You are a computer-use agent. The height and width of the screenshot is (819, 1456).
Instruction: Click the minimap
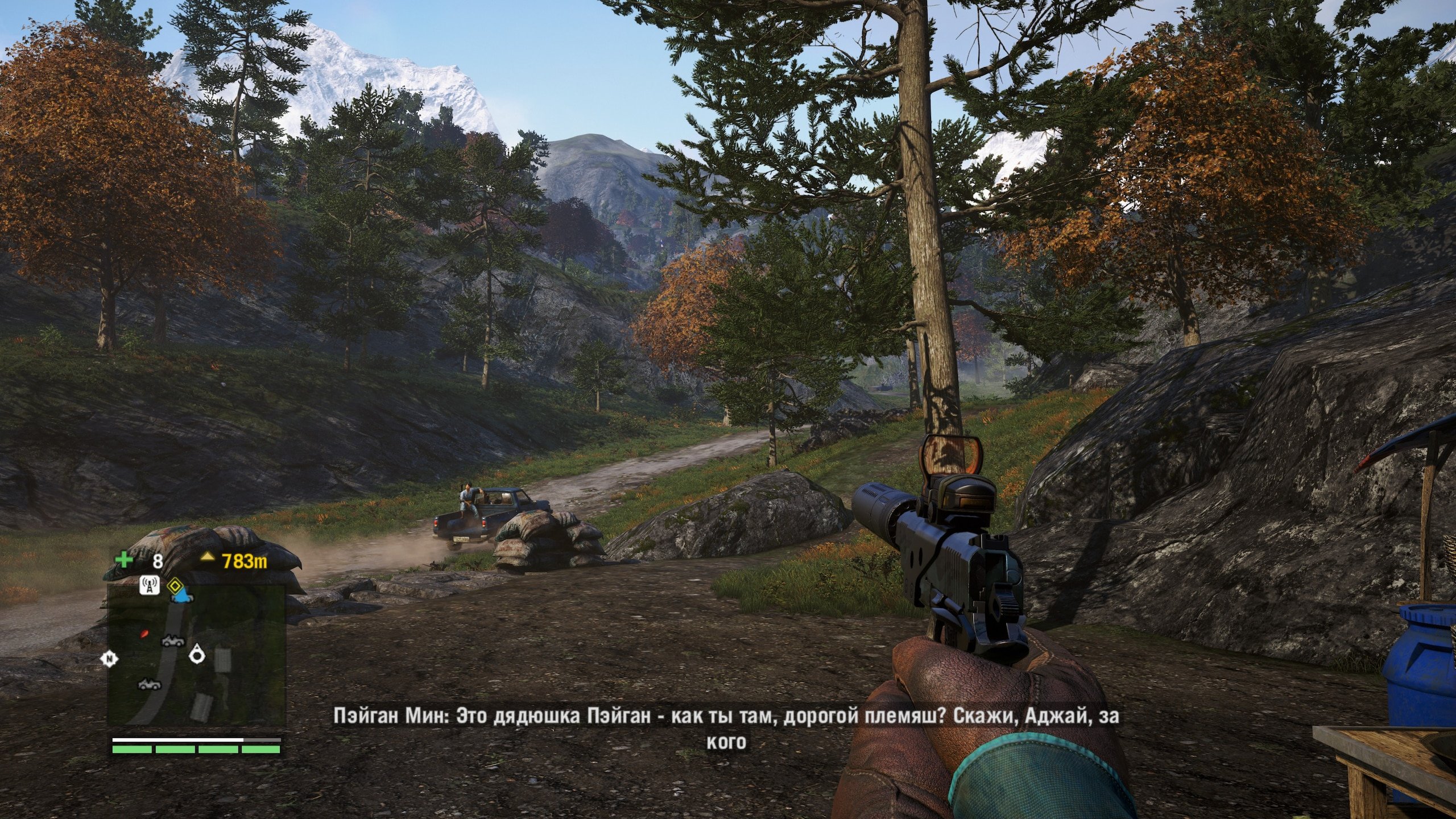click(196, 655)
